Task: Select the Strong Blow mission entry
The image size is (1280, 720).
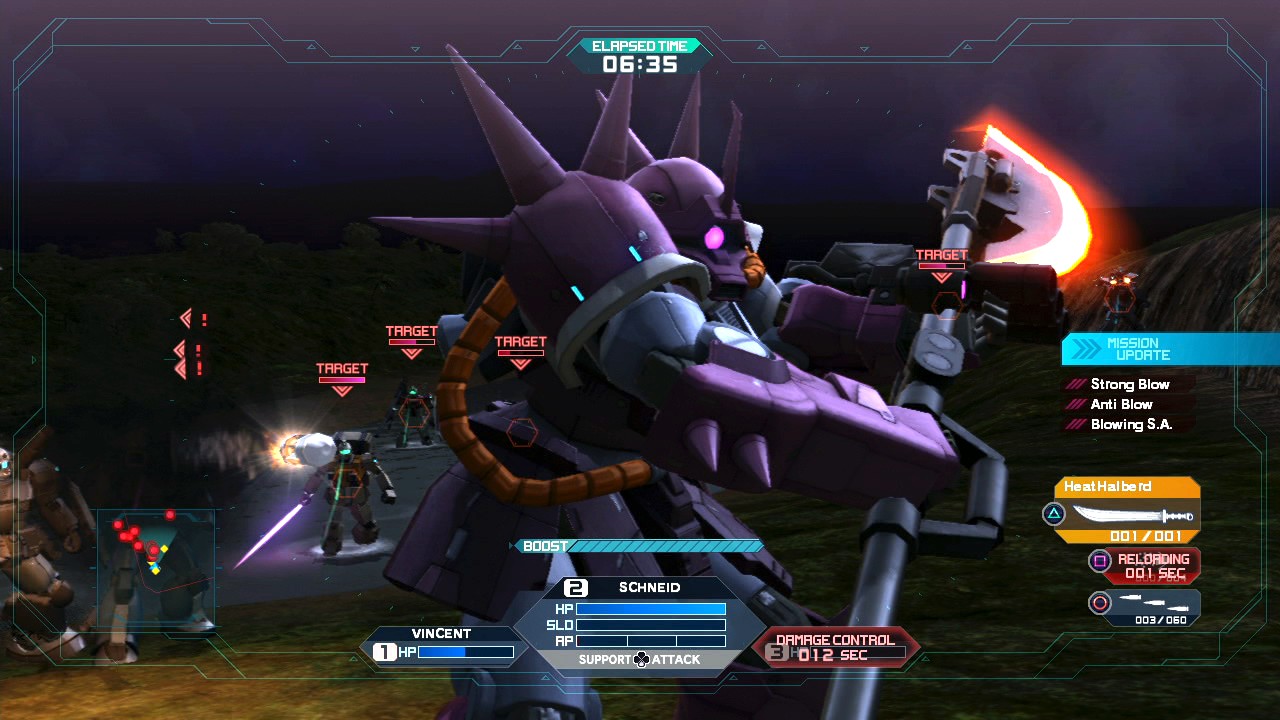Action: tap(1129, 384)
